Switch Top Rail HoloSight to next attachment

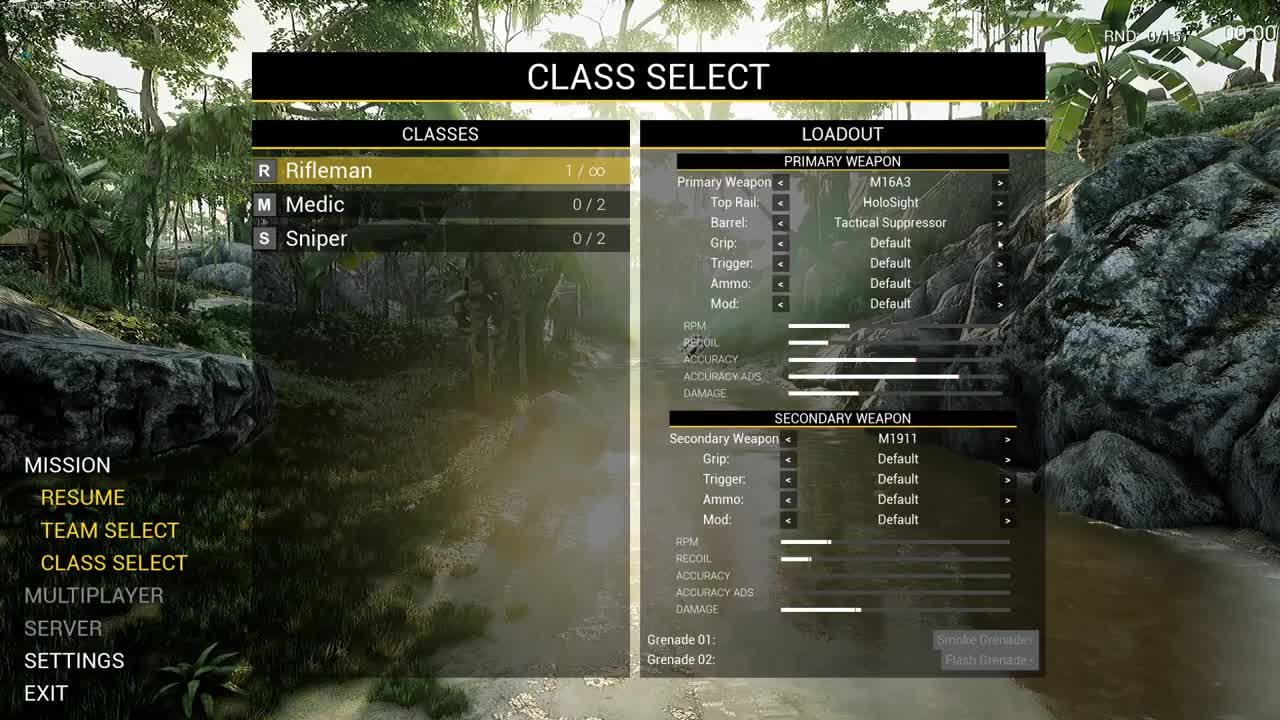point(999,203)
